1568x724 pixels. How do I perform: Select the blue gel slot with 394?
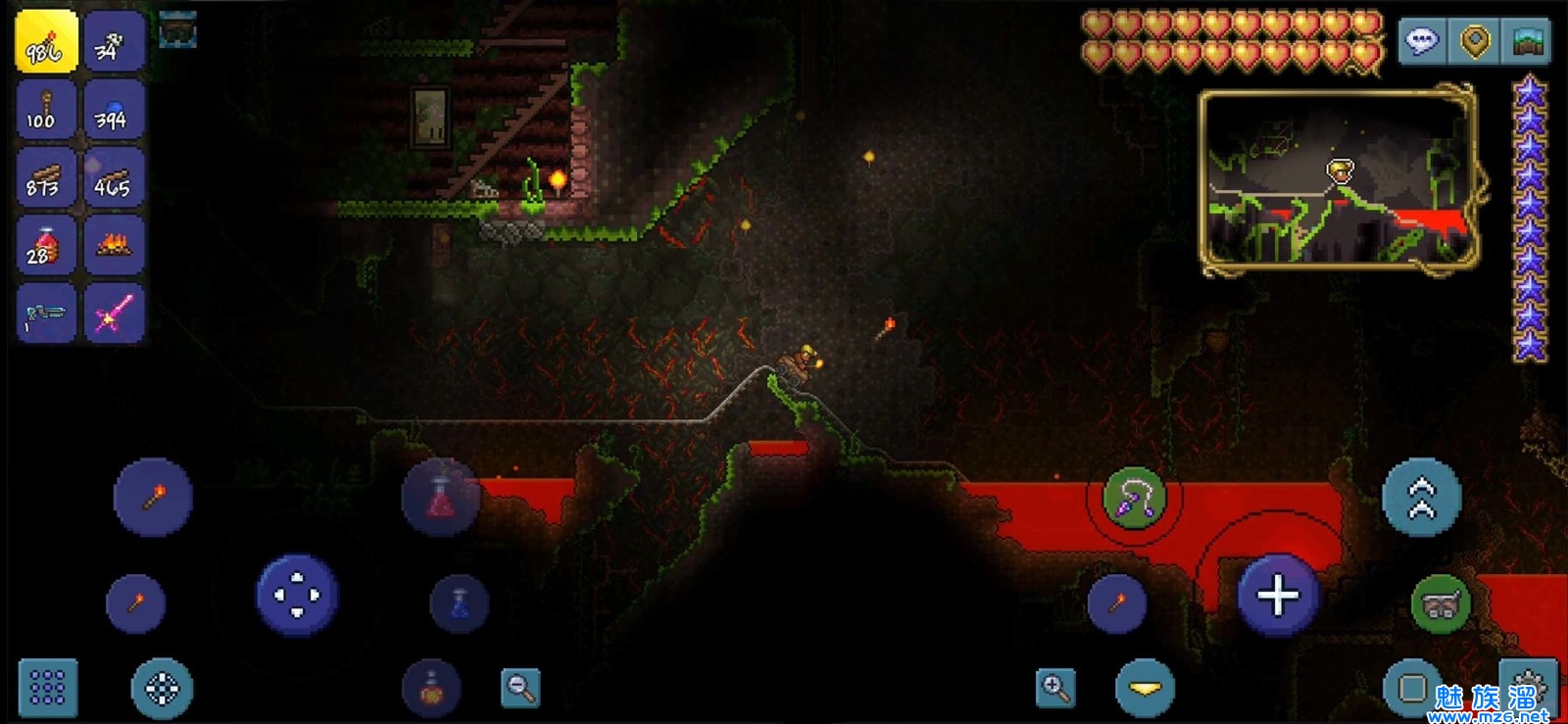114,110
